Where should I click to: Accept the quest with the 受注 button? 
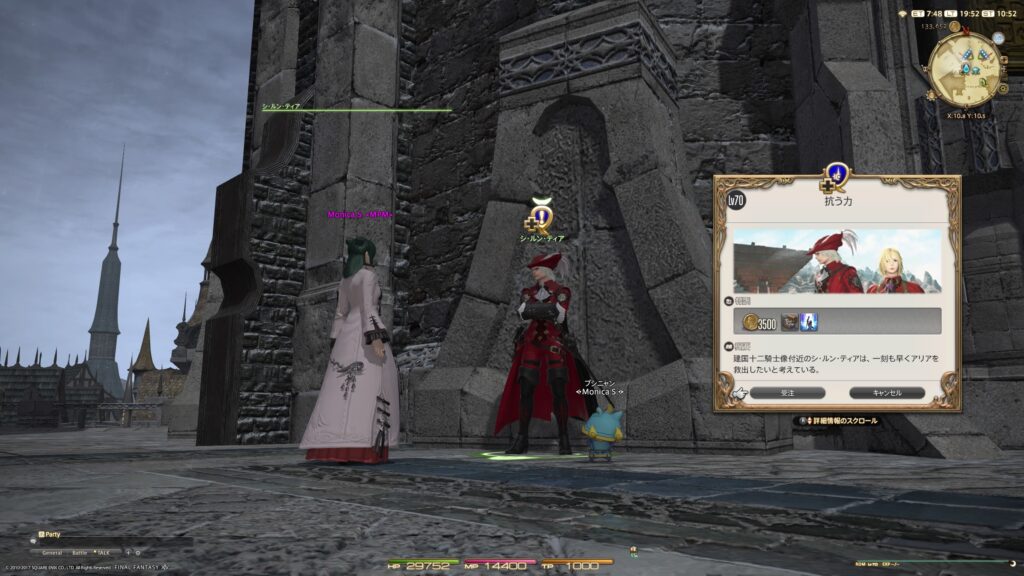(788, 393)
